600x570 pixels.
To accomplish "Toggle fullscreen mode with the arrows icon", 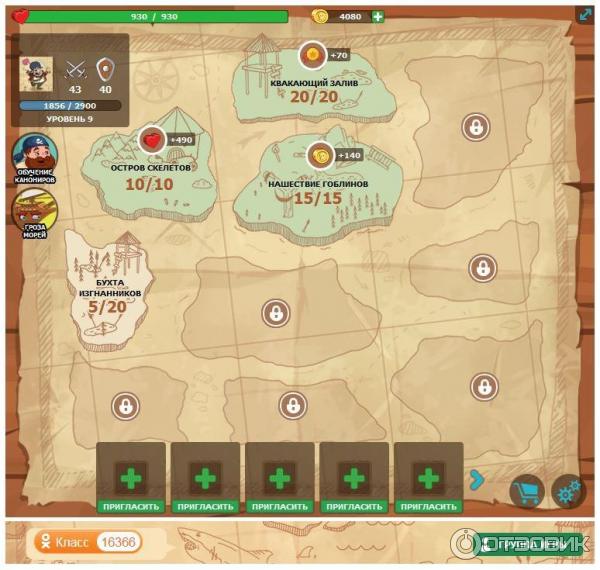I will 585,15.
